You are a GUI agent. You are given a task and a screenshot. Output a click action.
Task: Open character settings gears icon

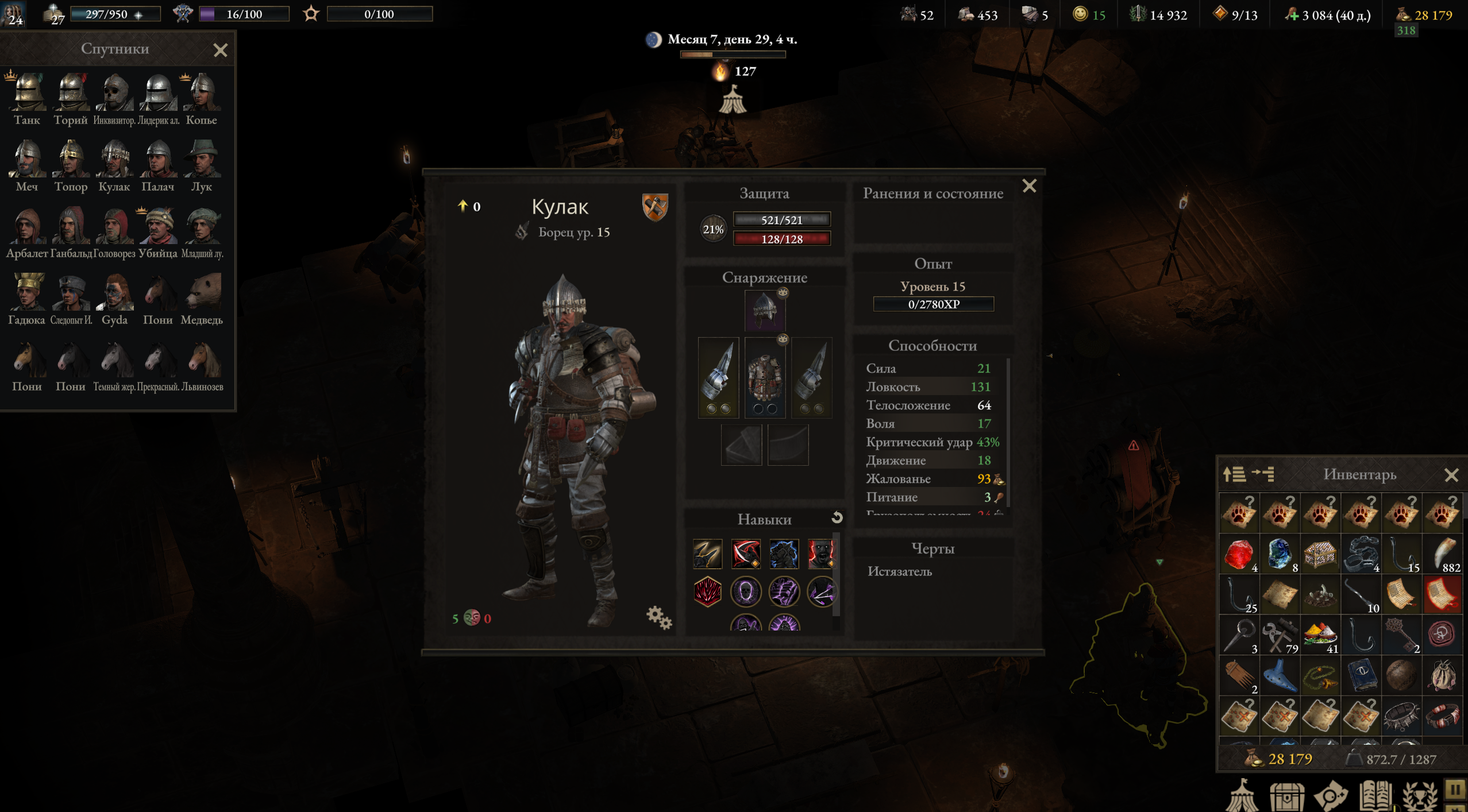(658, 618)
